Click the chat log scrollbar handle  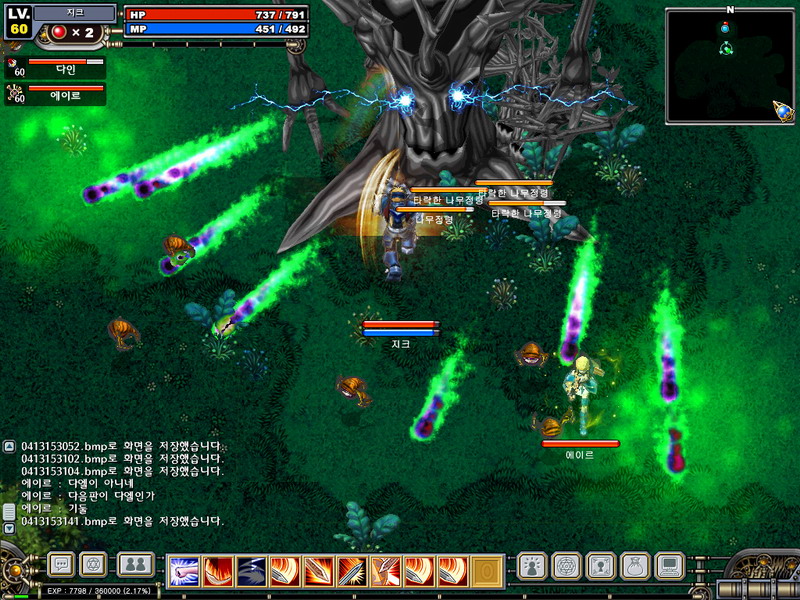click(x=9, y=510)
